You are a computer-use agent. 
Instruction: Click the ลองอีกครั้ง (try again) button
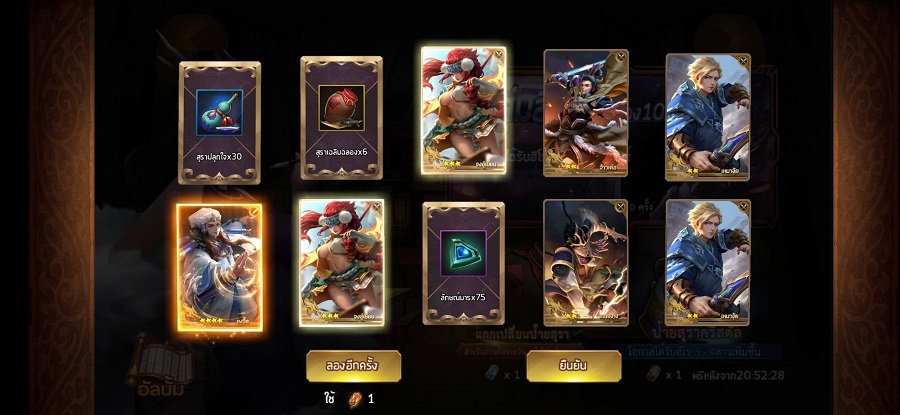(353, 366)
